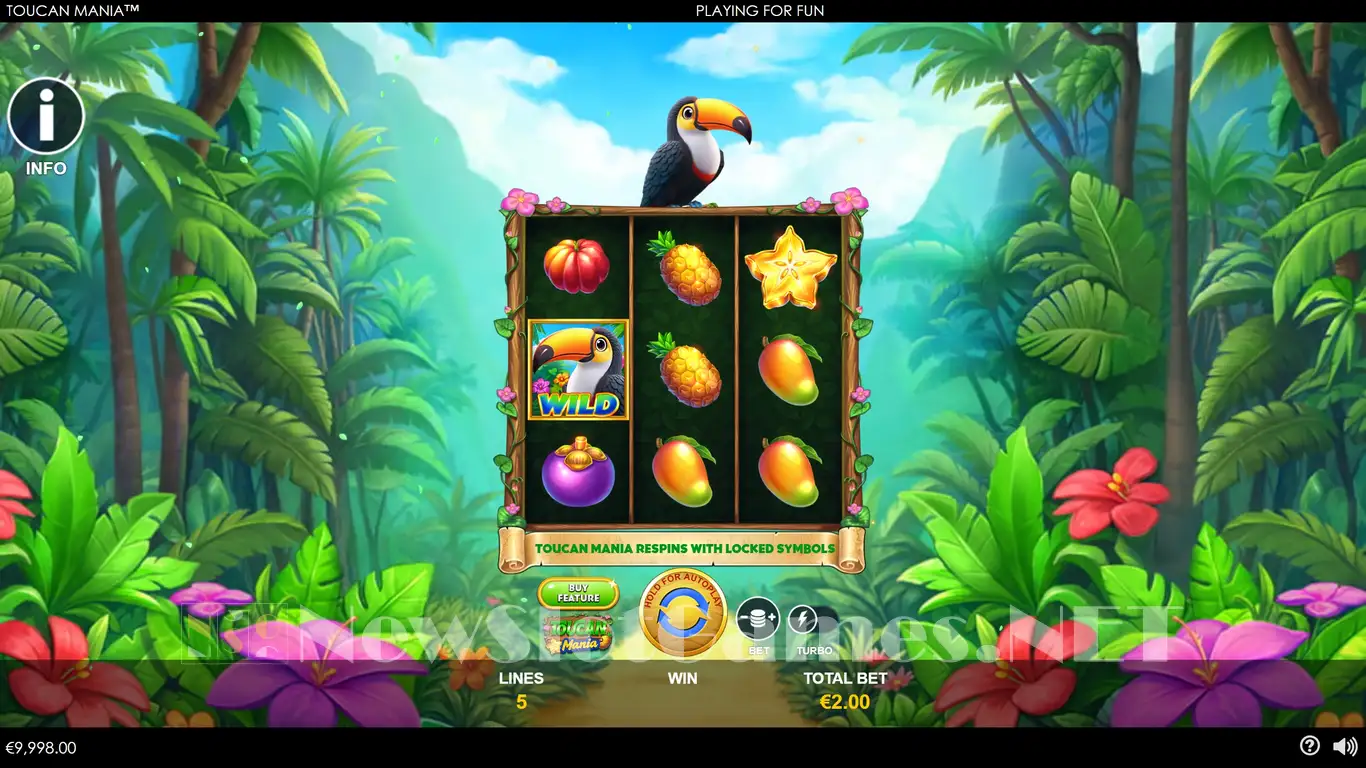Toggle Turbo spin mode
The image size is (1366, 768).
tap(804, 622)
